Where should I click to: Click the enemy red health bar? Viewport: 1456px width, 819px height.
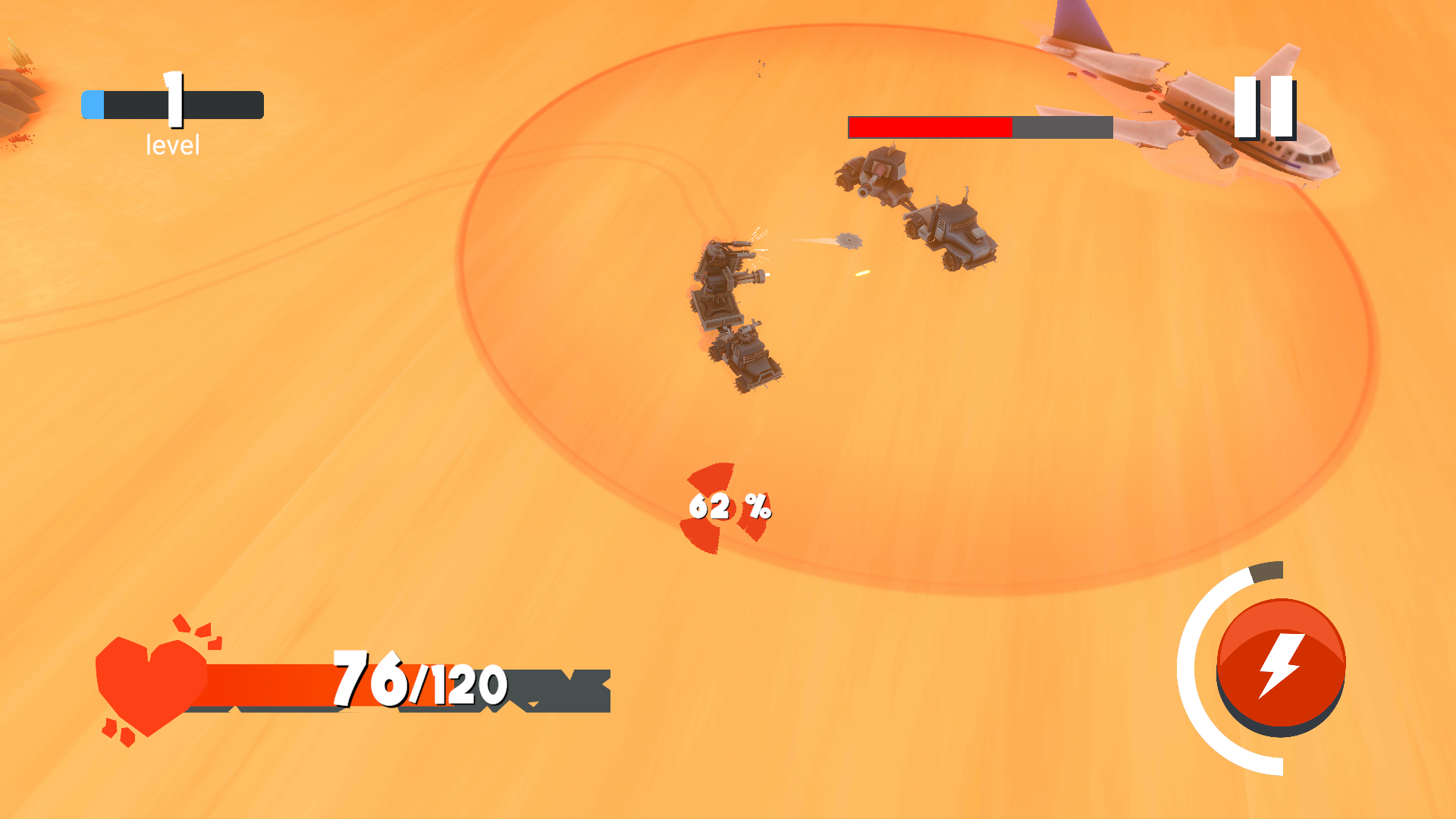pos(929,127)
